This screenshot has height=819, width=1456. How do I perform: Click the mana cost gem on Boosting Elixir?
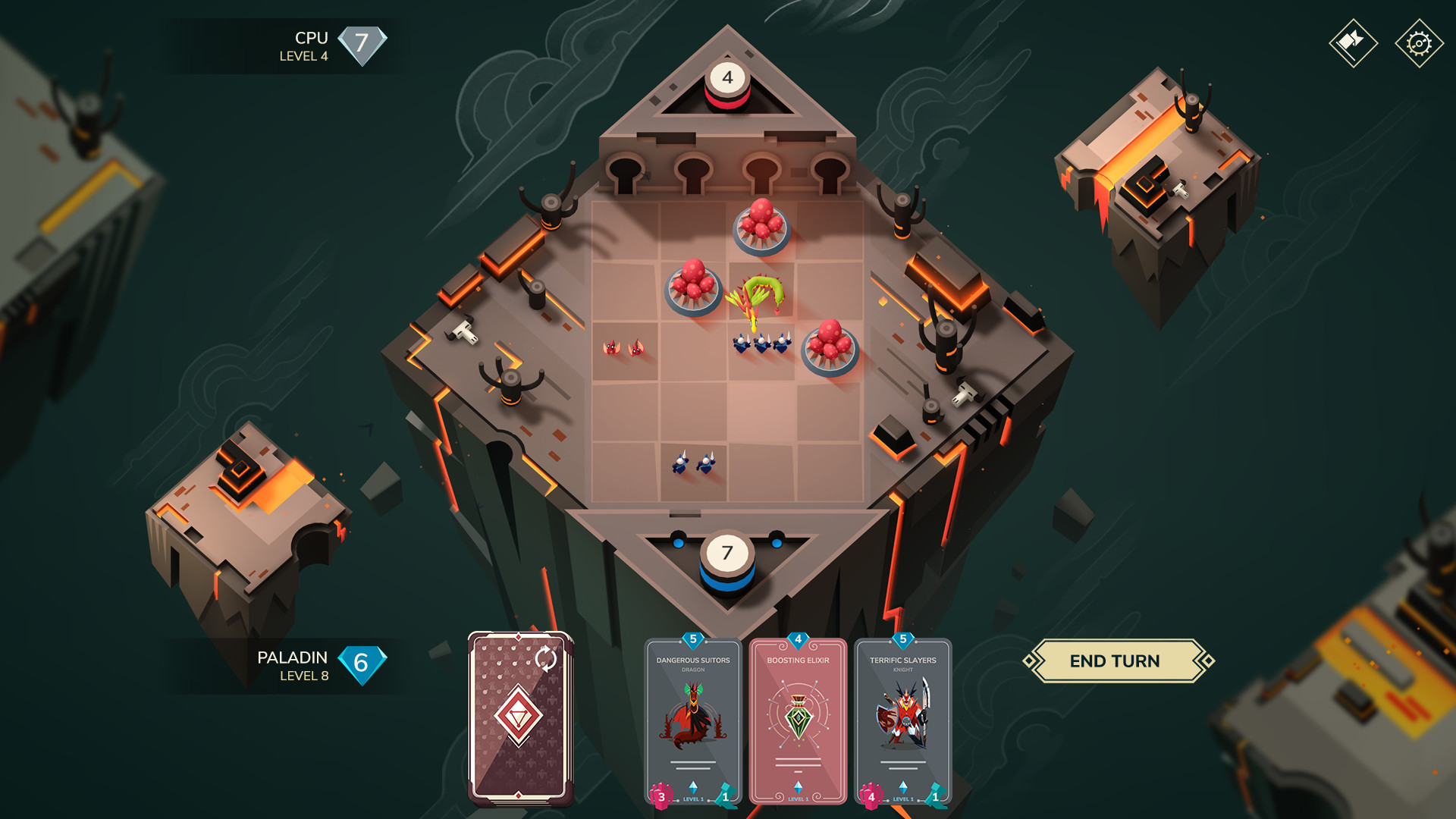[799, 639]
